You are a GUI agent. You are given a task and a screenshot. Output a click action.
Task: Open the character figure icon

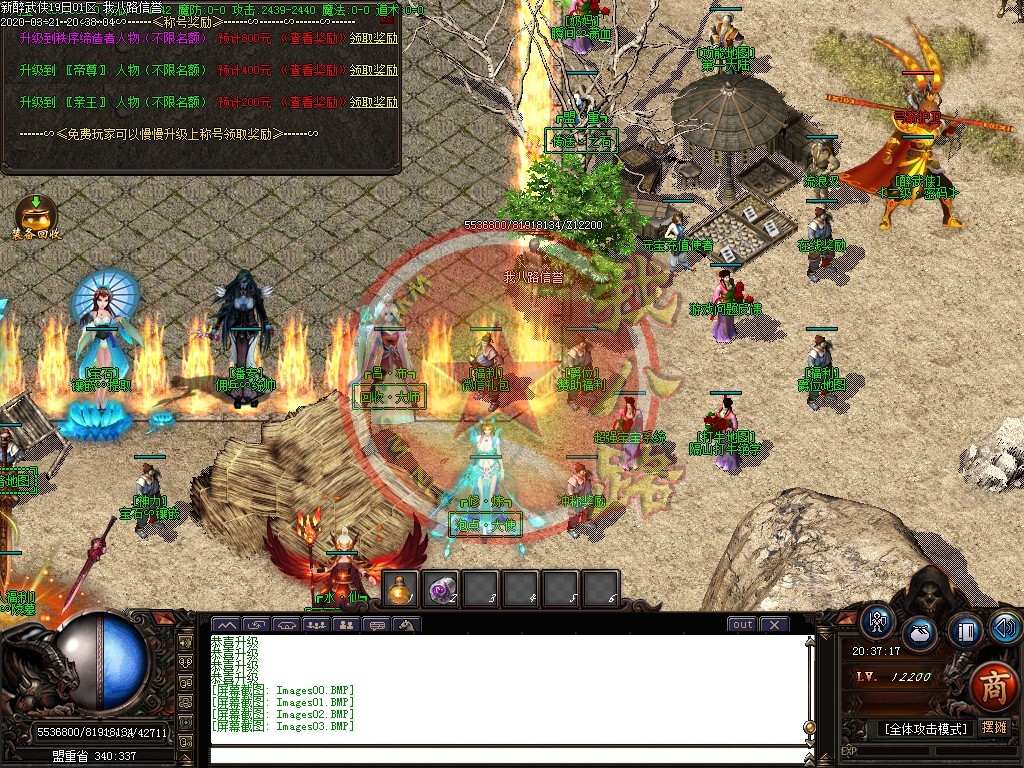[x=878, y=623]
